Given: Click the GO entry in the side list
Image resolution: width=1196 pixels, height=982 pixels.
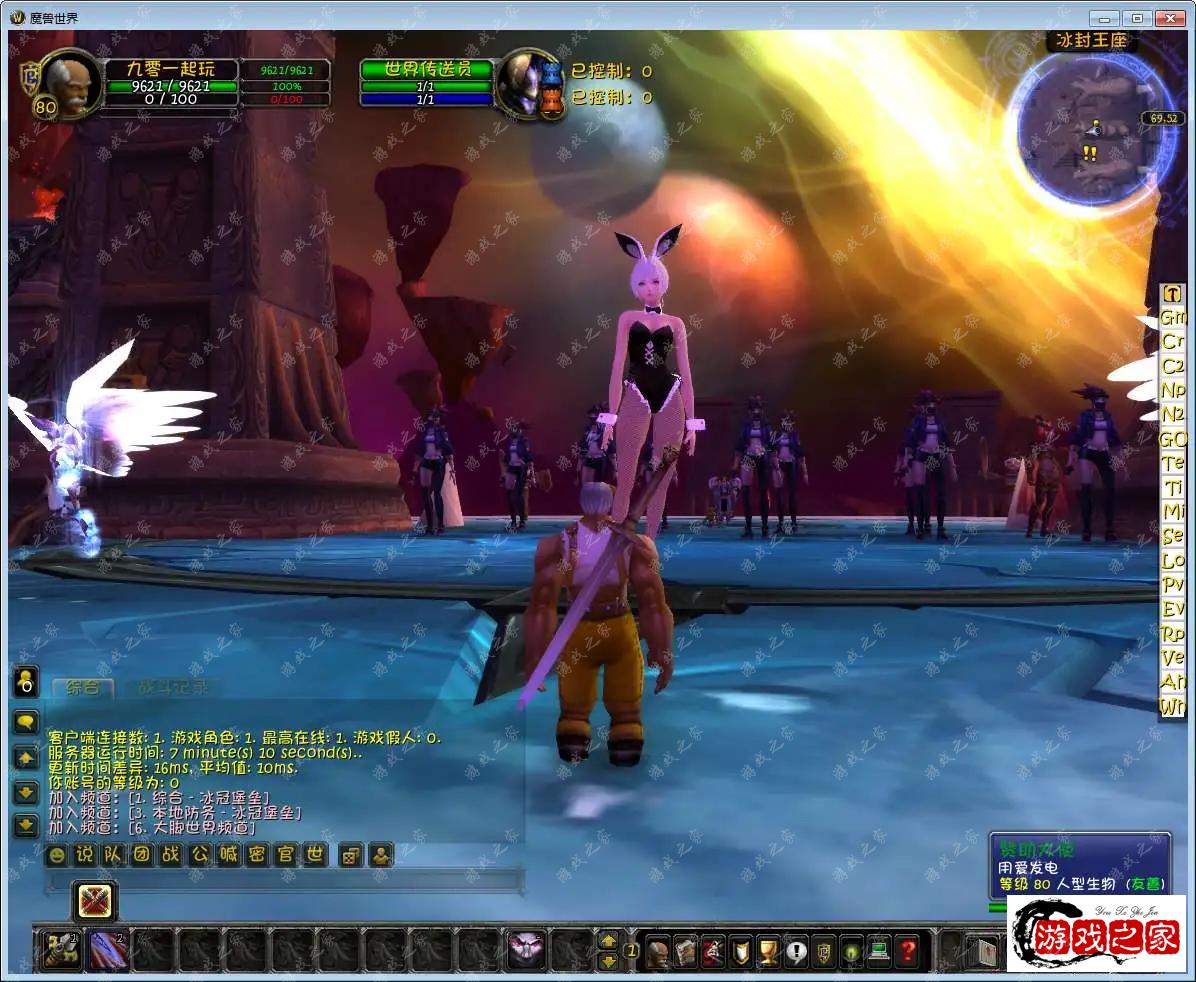Looking at the screenshot, I should [1172, 438].
